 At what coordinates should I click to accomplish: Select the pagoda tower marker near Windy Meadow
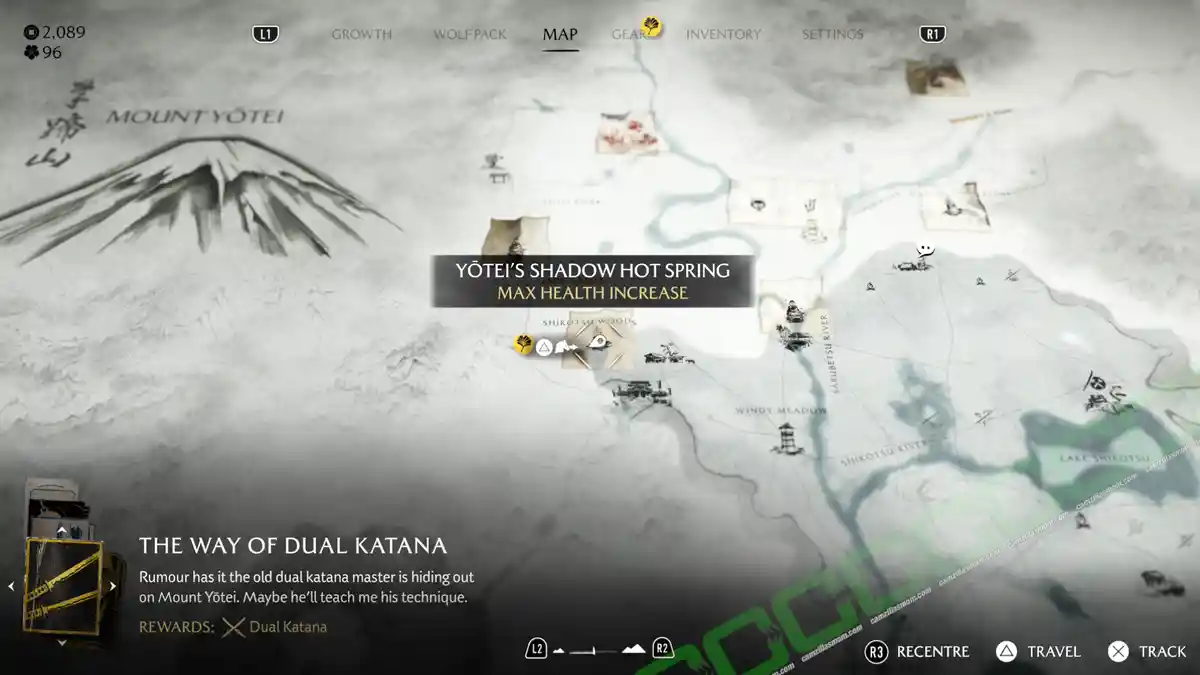click(789, 438)
